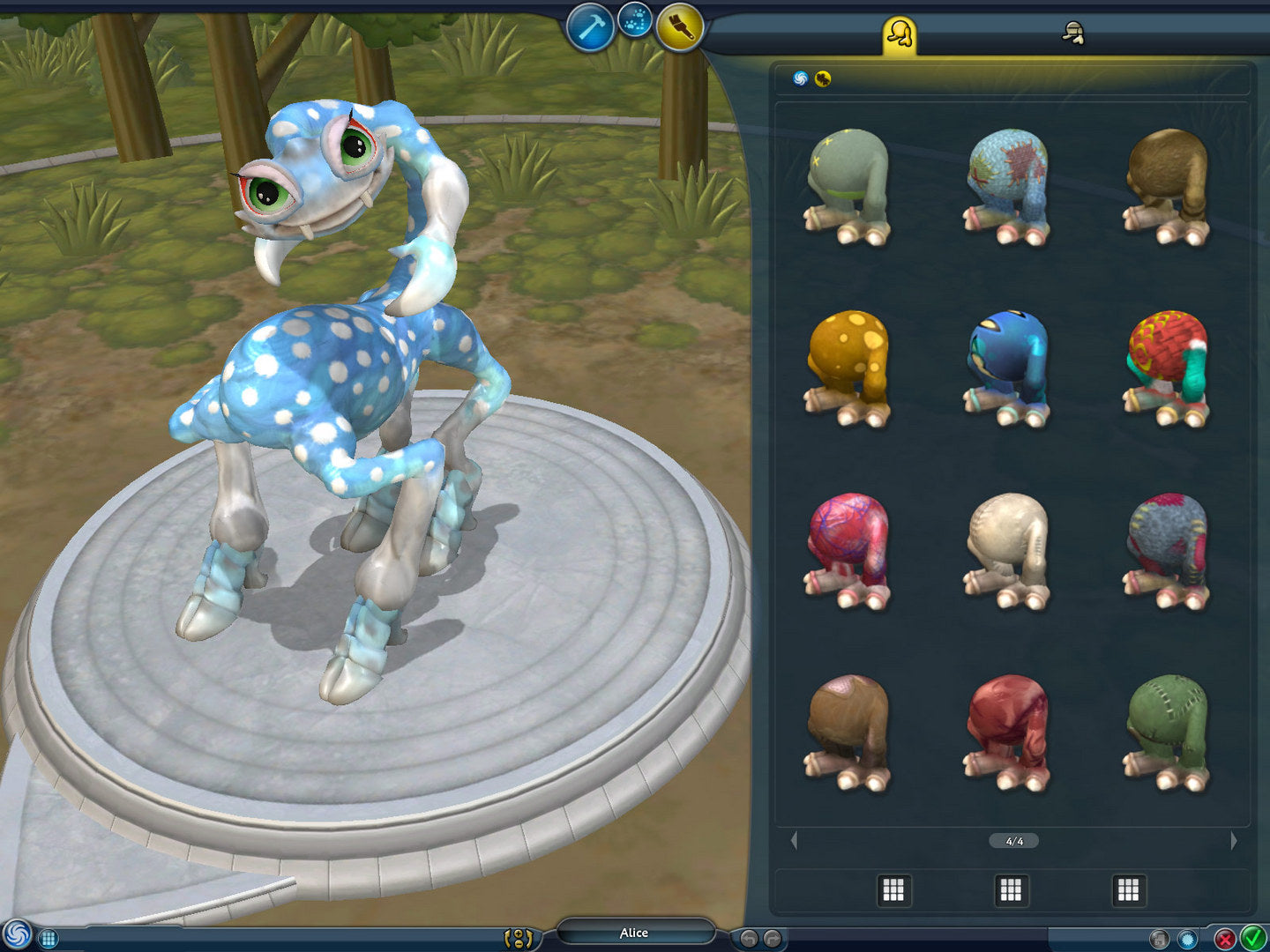The height and width of the screenshot is (952, 1270).
Task: Choose the cream beige stitched paint style
Action: coord(1007,551)
